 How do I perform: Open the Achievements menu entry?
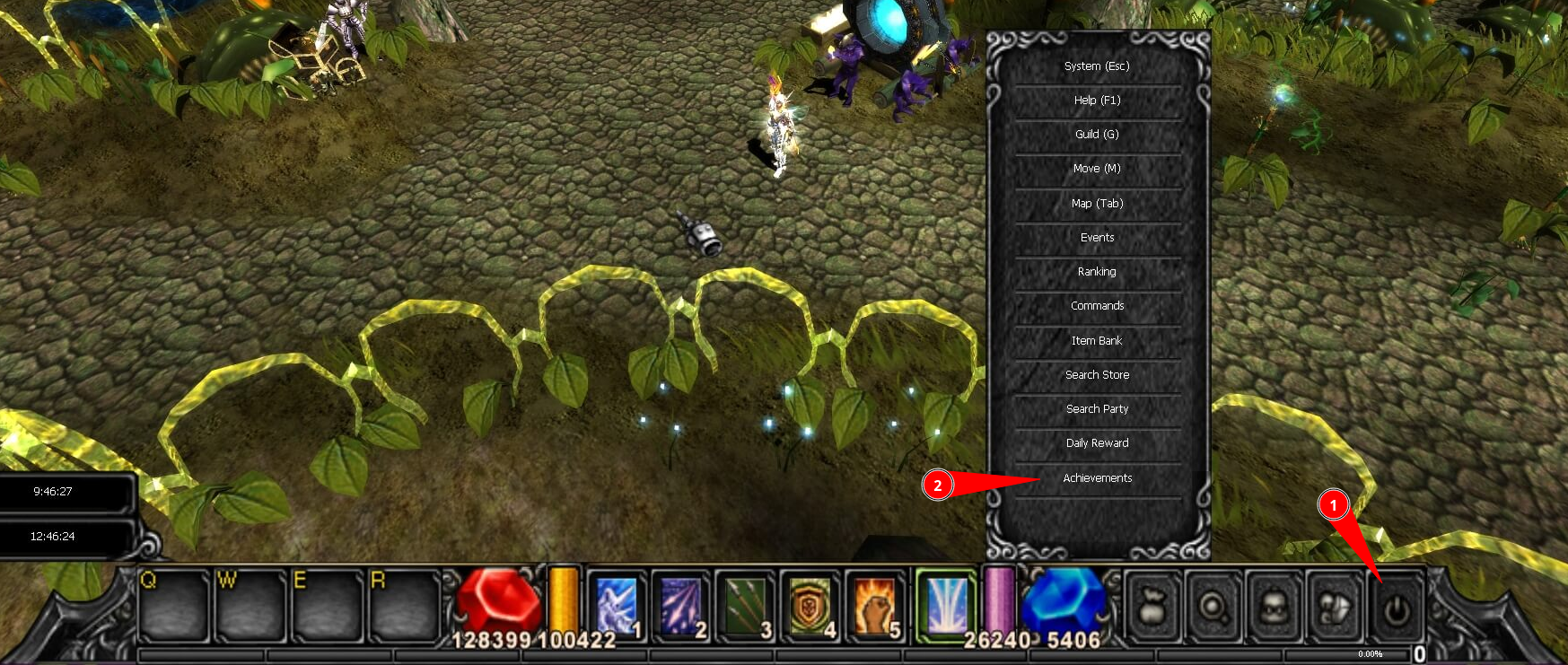pyautogui.click(x=1097, y=477)
